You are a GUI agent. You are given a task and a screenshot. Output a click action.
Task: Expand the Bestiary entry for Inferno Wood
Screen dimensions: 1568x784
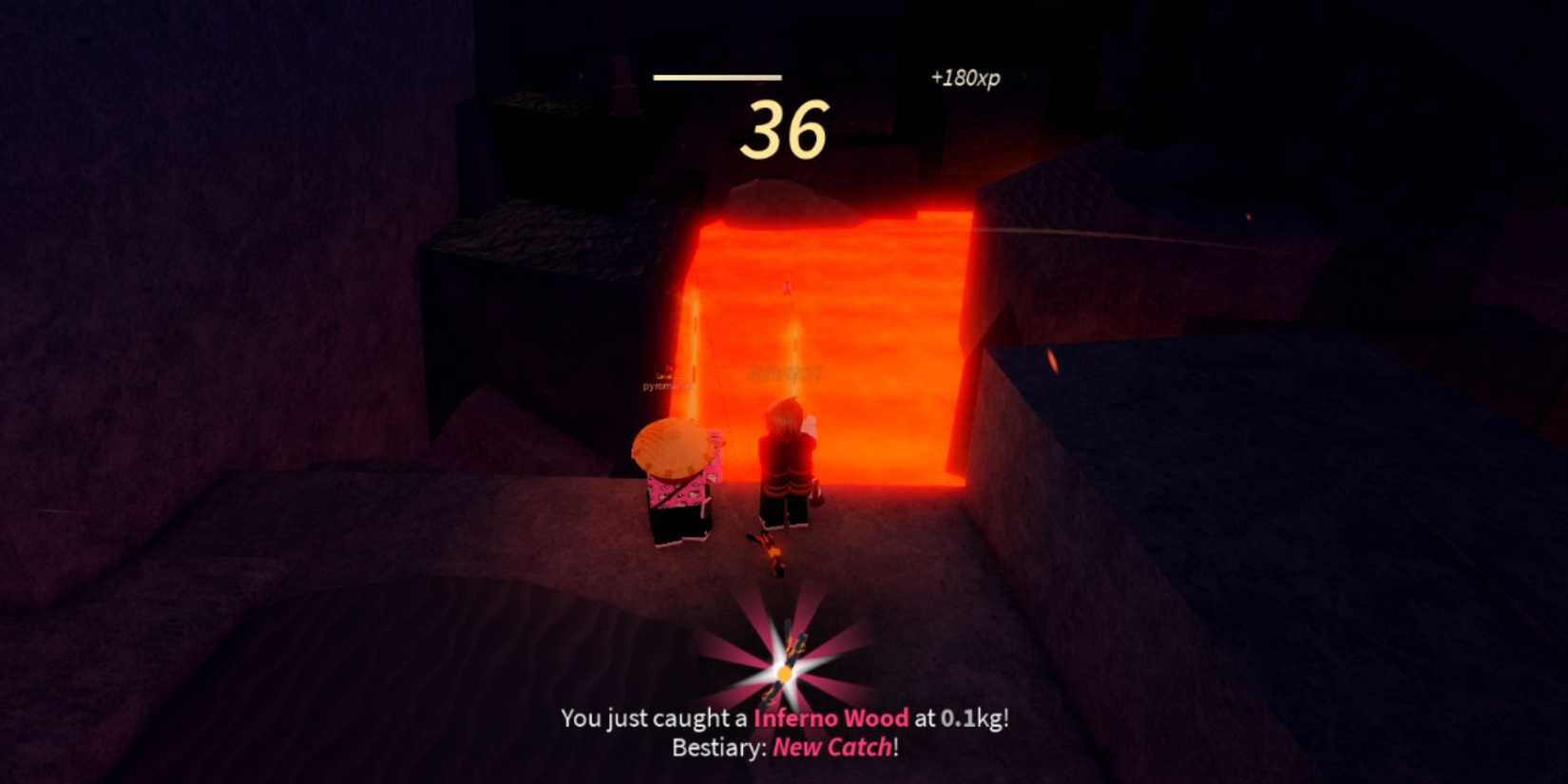(x=833, y=748)
